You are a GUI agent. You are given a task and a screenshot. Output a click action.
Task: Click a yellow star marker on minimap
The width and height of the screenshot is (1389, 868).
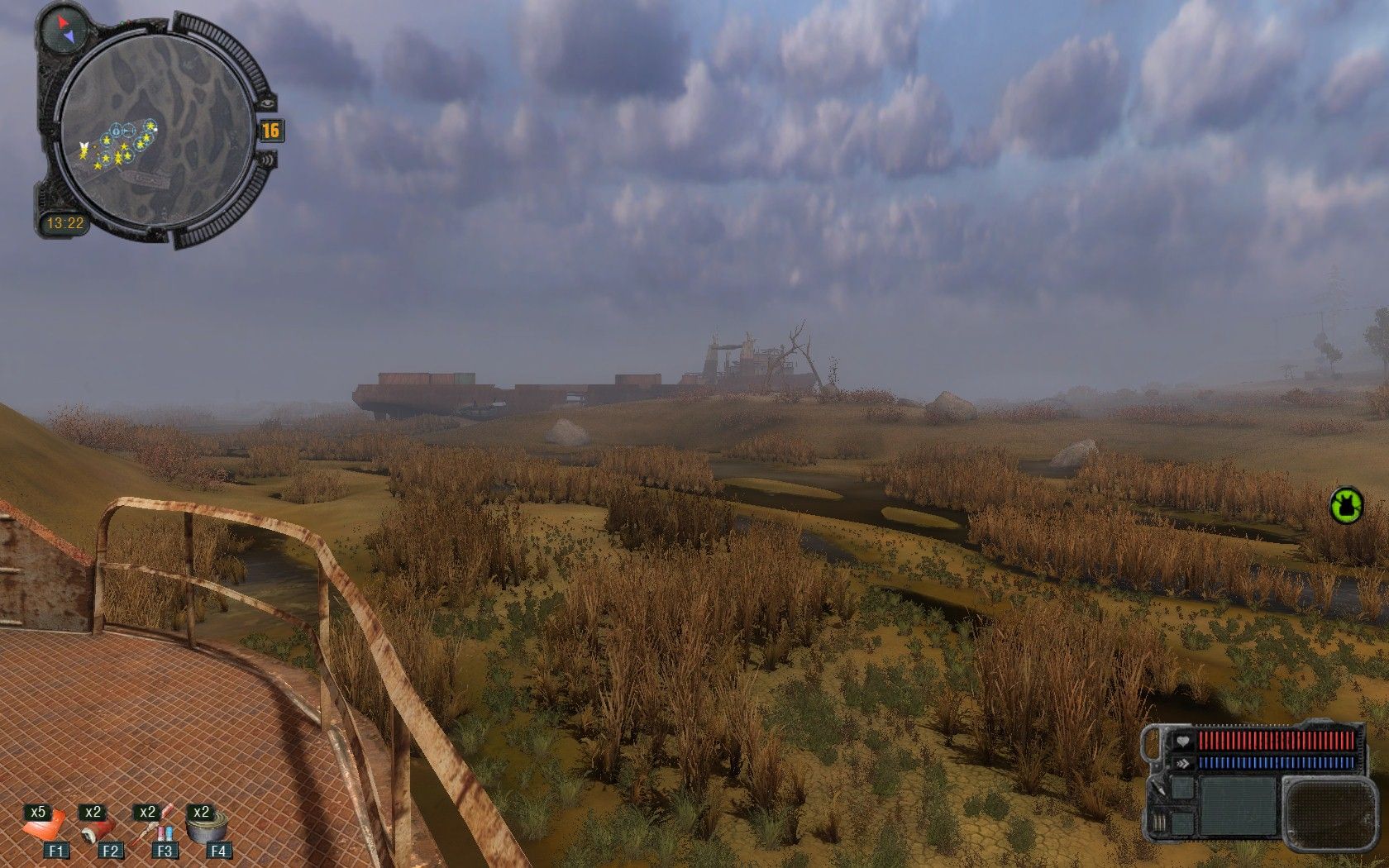pos(124,146)
